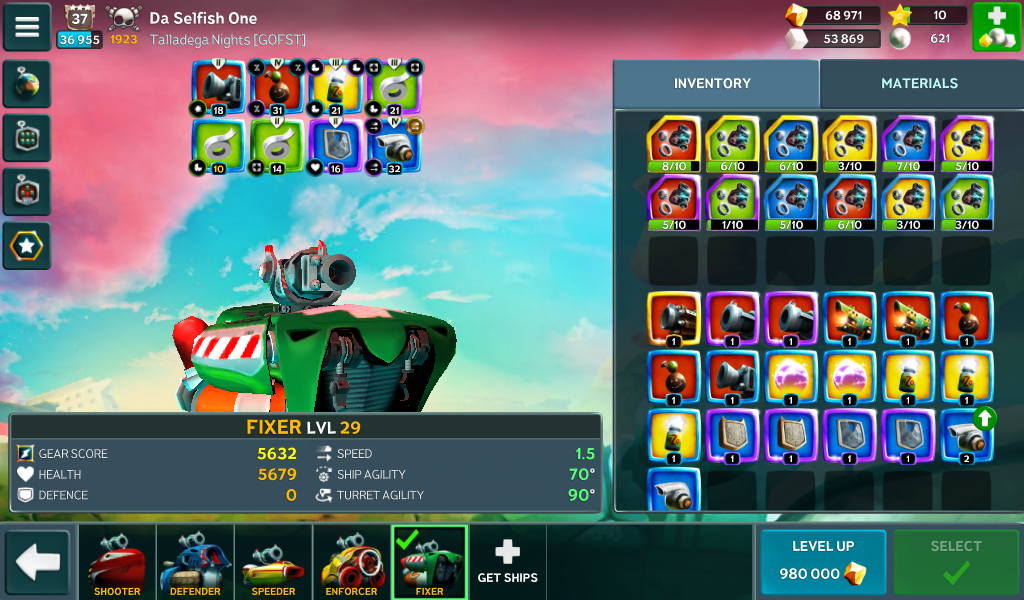Level up ship for 980 000

click(823, 562)
